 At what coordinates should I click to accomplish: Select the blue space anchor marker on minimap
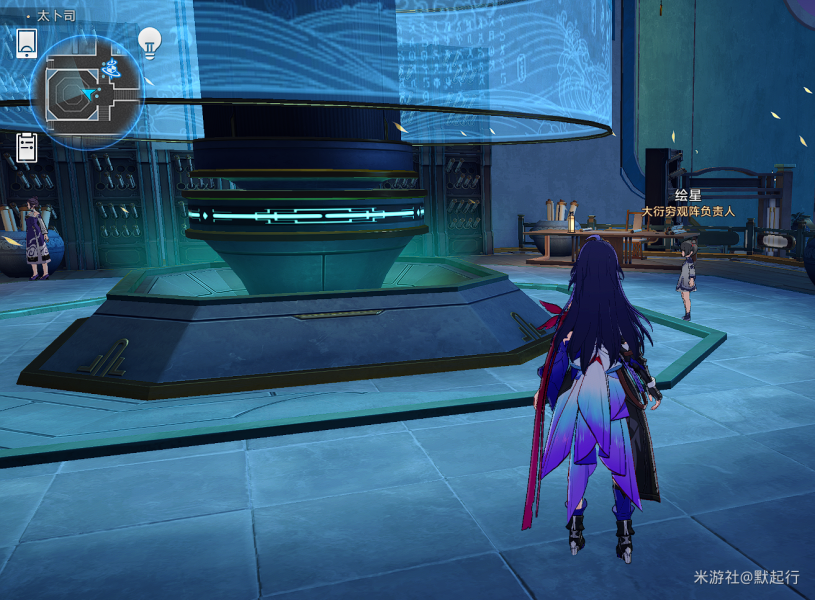[x=112, y=69]
